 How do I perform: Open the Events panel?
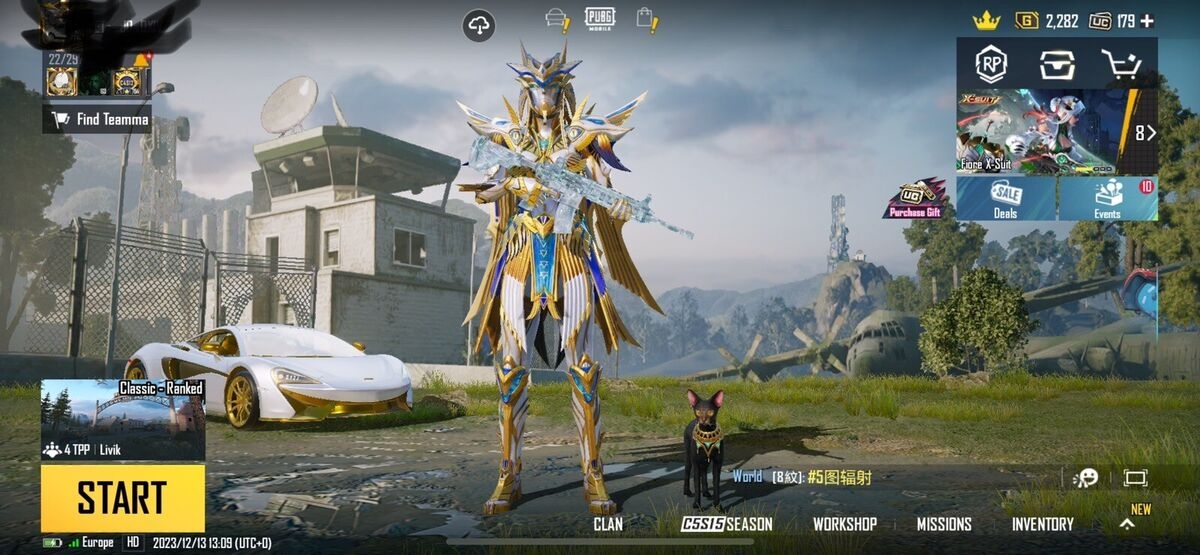point(1108,198)
